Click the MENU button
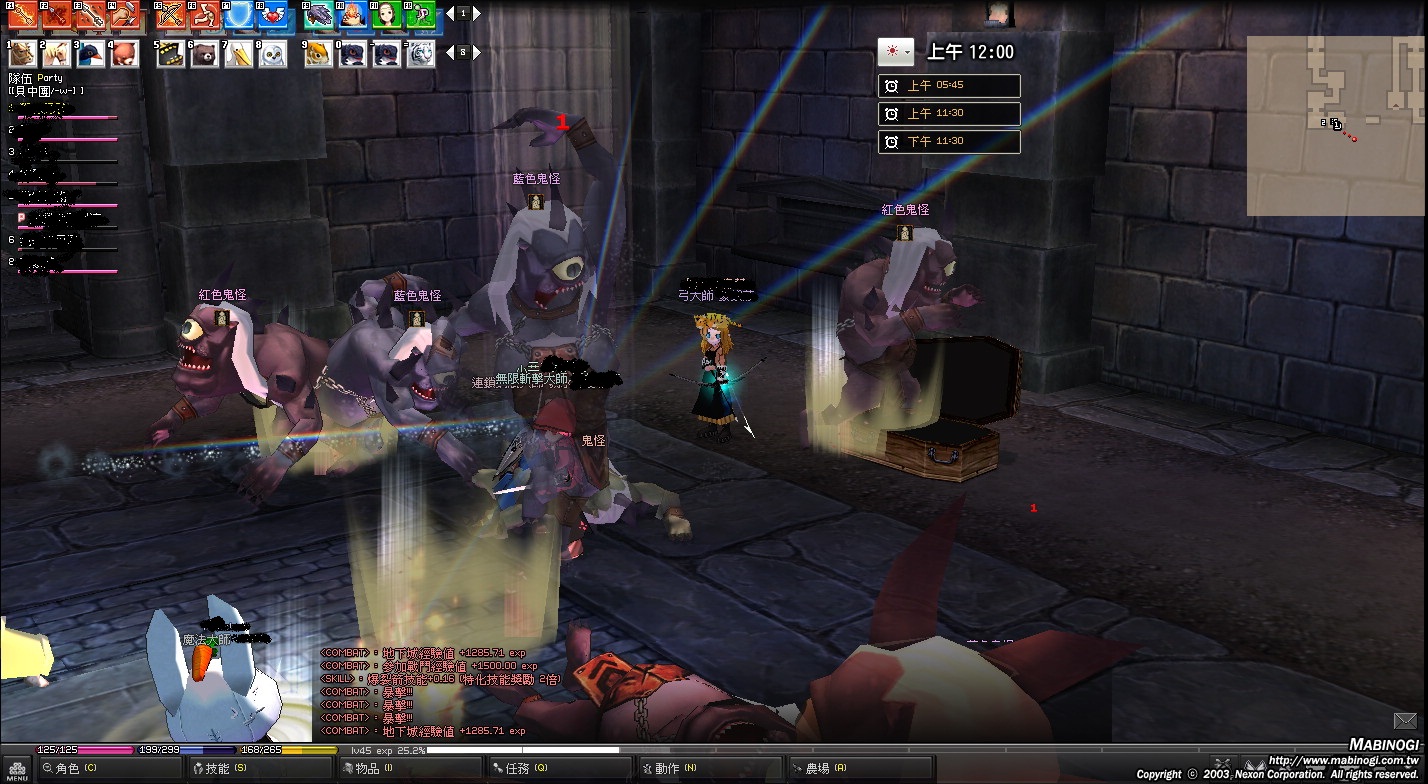Viewport: 1428px width, 784px height. click(17, 768)
